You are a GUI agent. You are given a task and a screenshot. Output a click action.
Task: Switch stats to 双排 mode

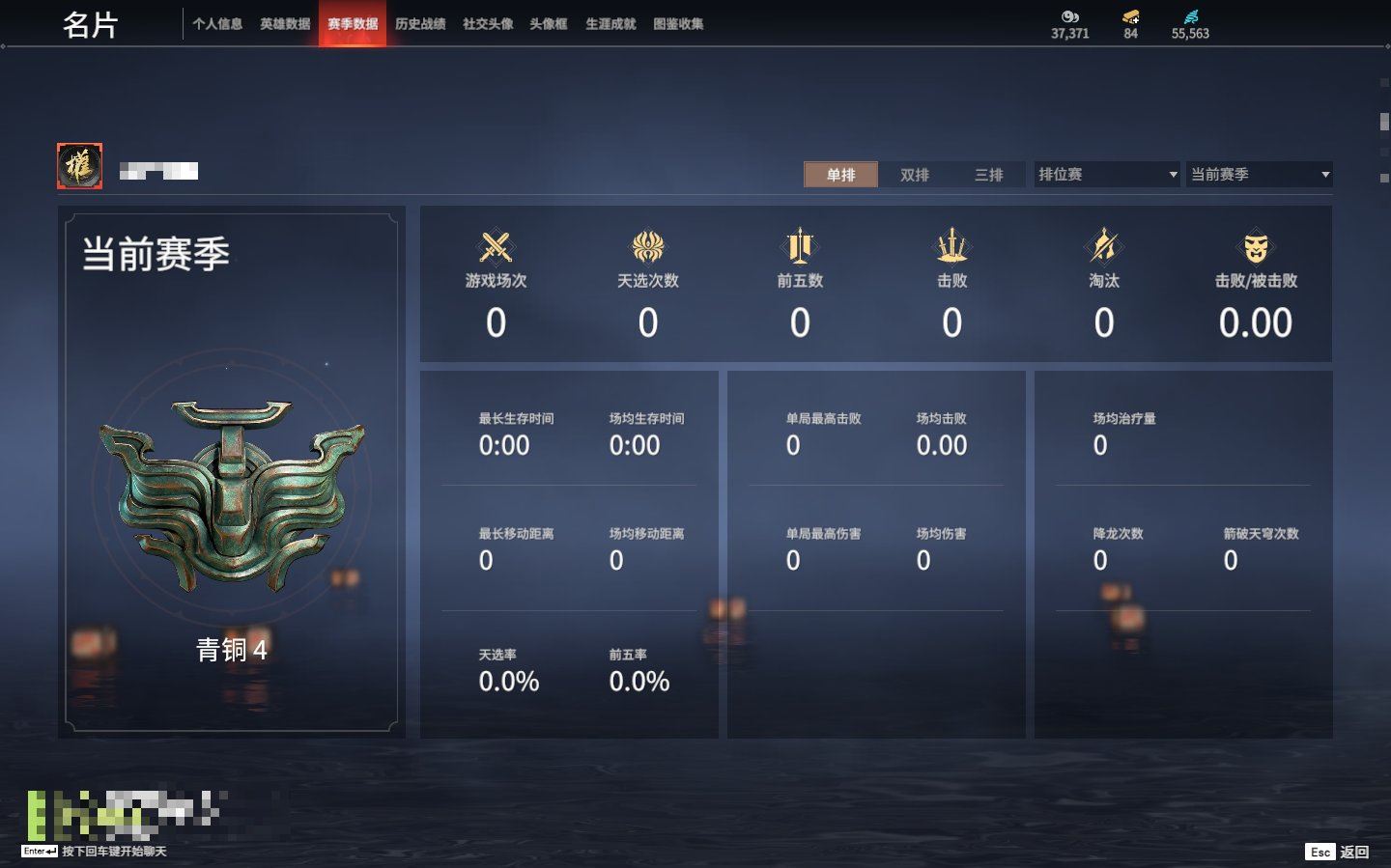[915, 175]
